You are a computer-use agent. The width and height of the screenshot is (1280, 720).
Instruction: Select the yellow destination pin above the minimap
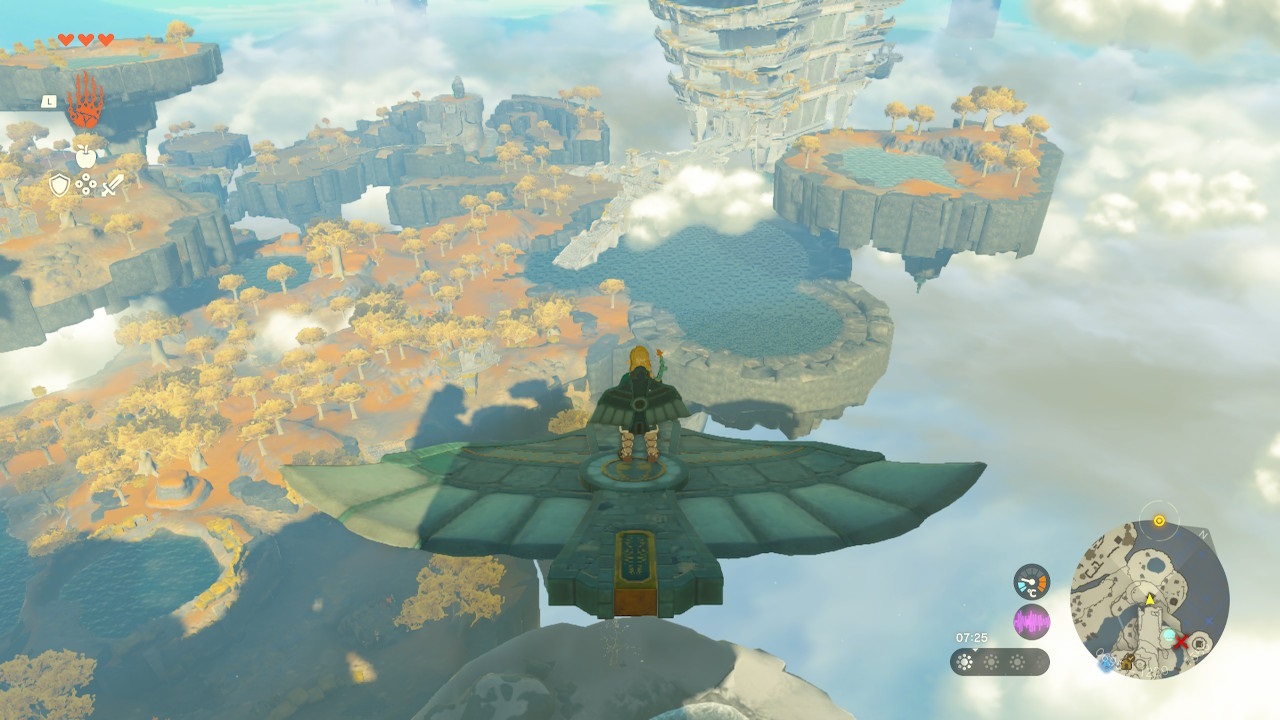(x=1159, y=521)
